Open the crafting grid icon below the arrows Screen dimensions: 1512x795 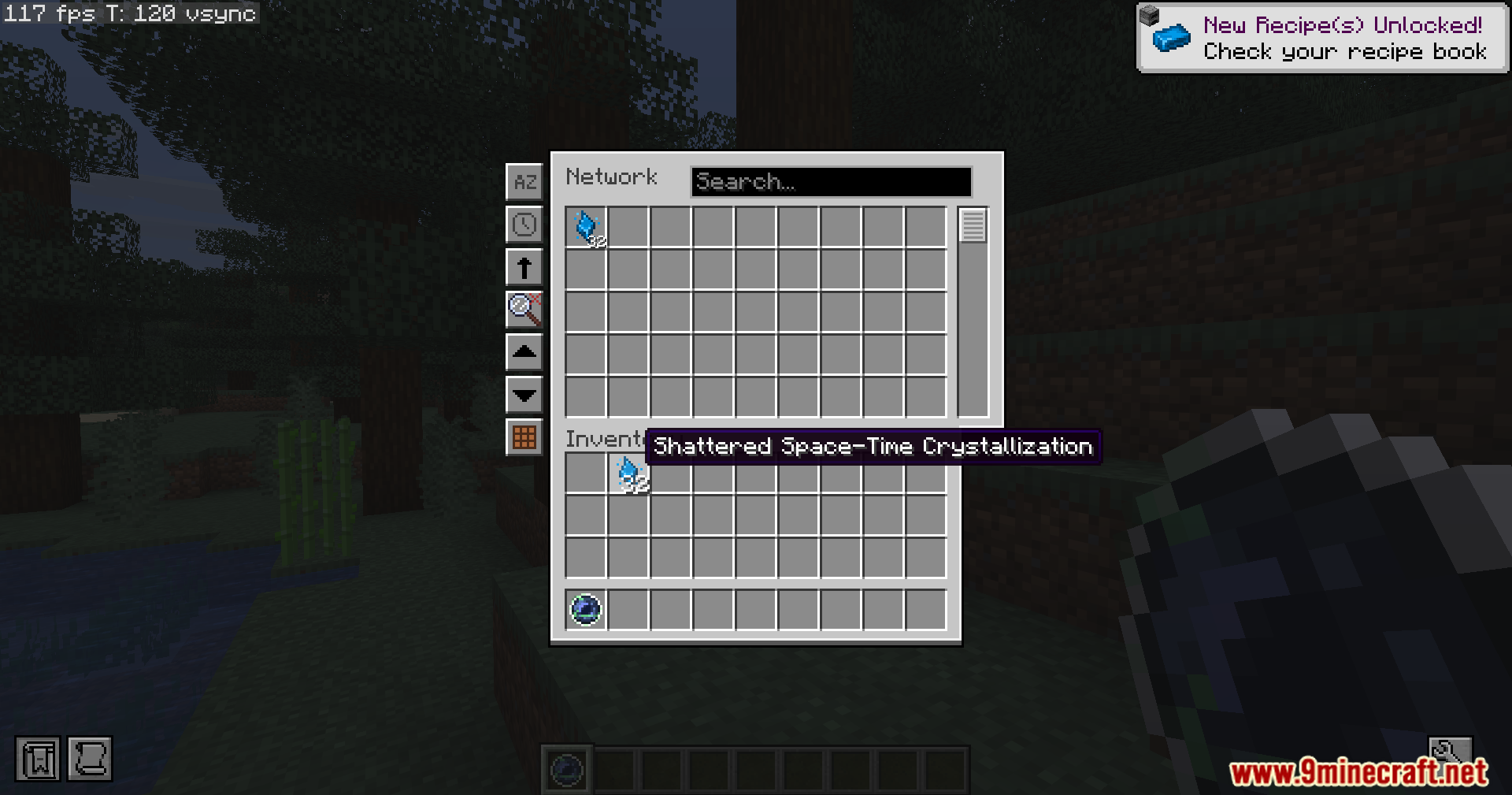[x=524, y=437]
